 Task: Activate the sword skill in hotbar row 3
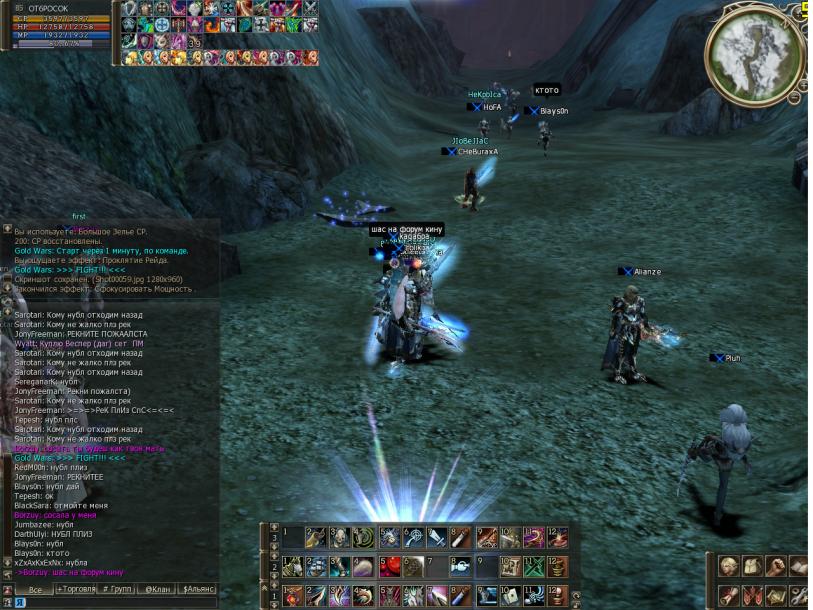coord(437,538)
